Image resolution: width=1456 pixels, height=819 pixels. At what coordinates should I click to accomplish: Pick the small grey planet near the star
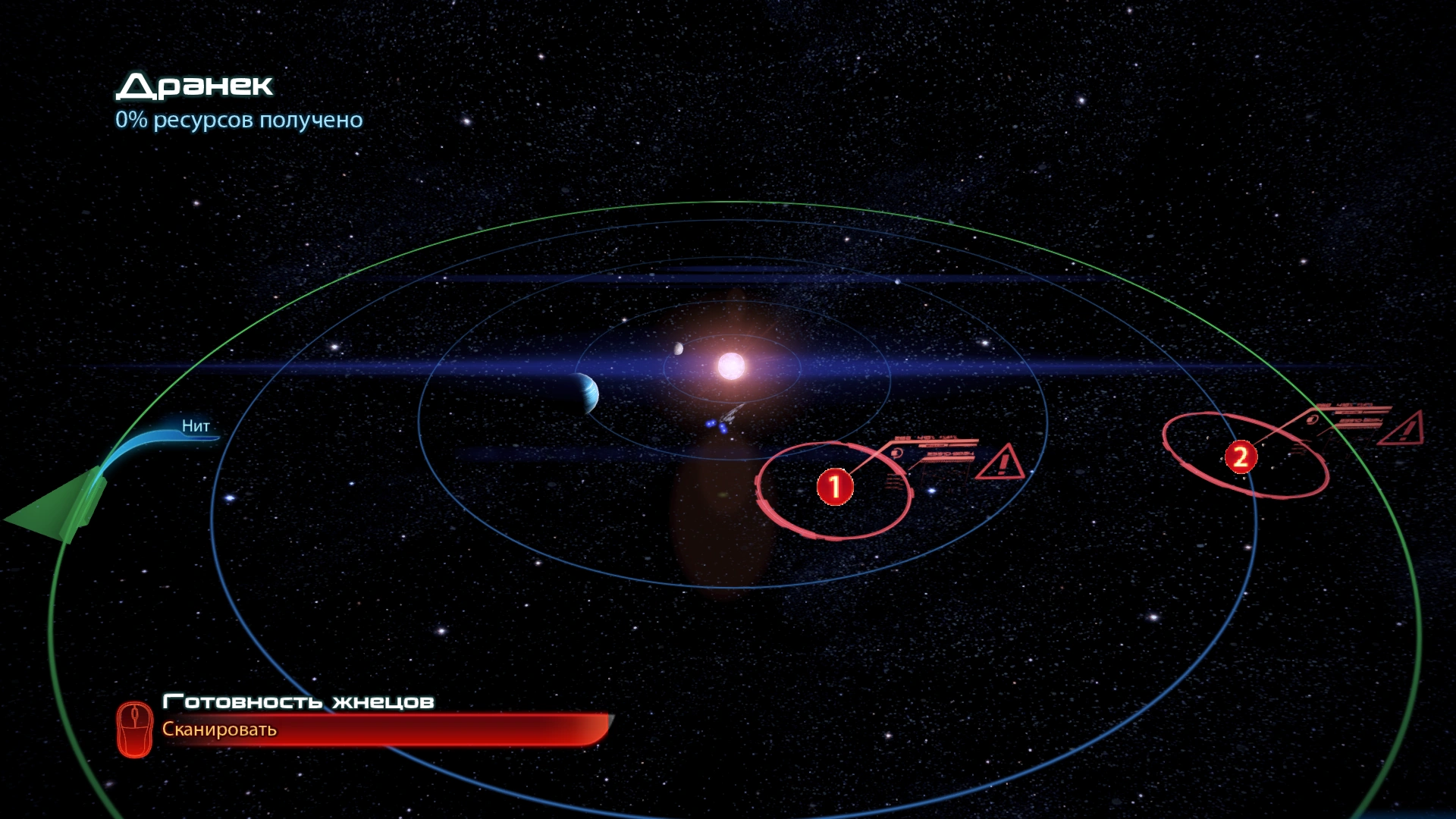678,349
